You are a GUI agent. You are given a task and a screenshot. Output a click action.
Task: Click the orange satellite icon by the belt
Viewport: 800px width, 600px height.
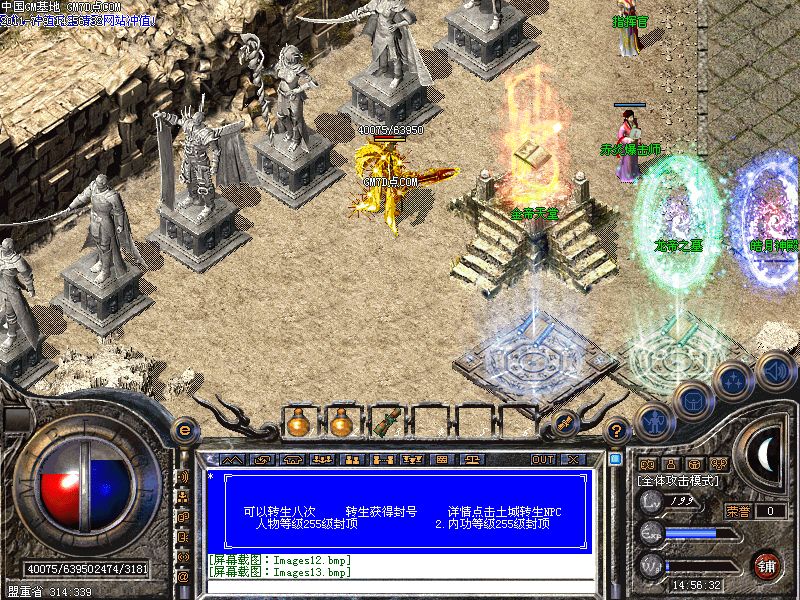(564, 421)
